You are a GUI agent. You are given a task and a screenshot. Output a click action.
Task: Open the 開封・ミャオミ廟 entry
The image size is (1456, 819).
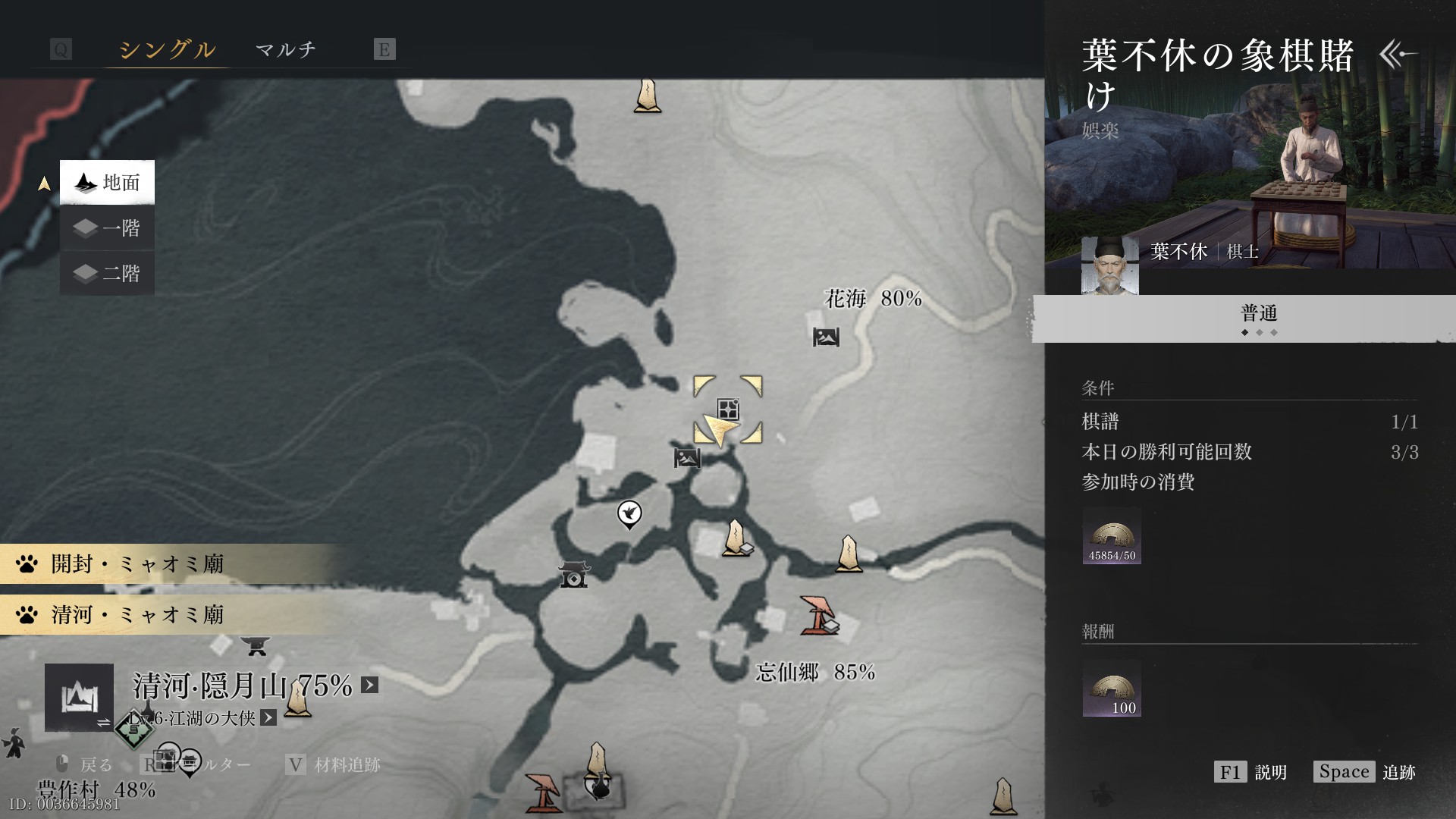(x=136, y=564)
